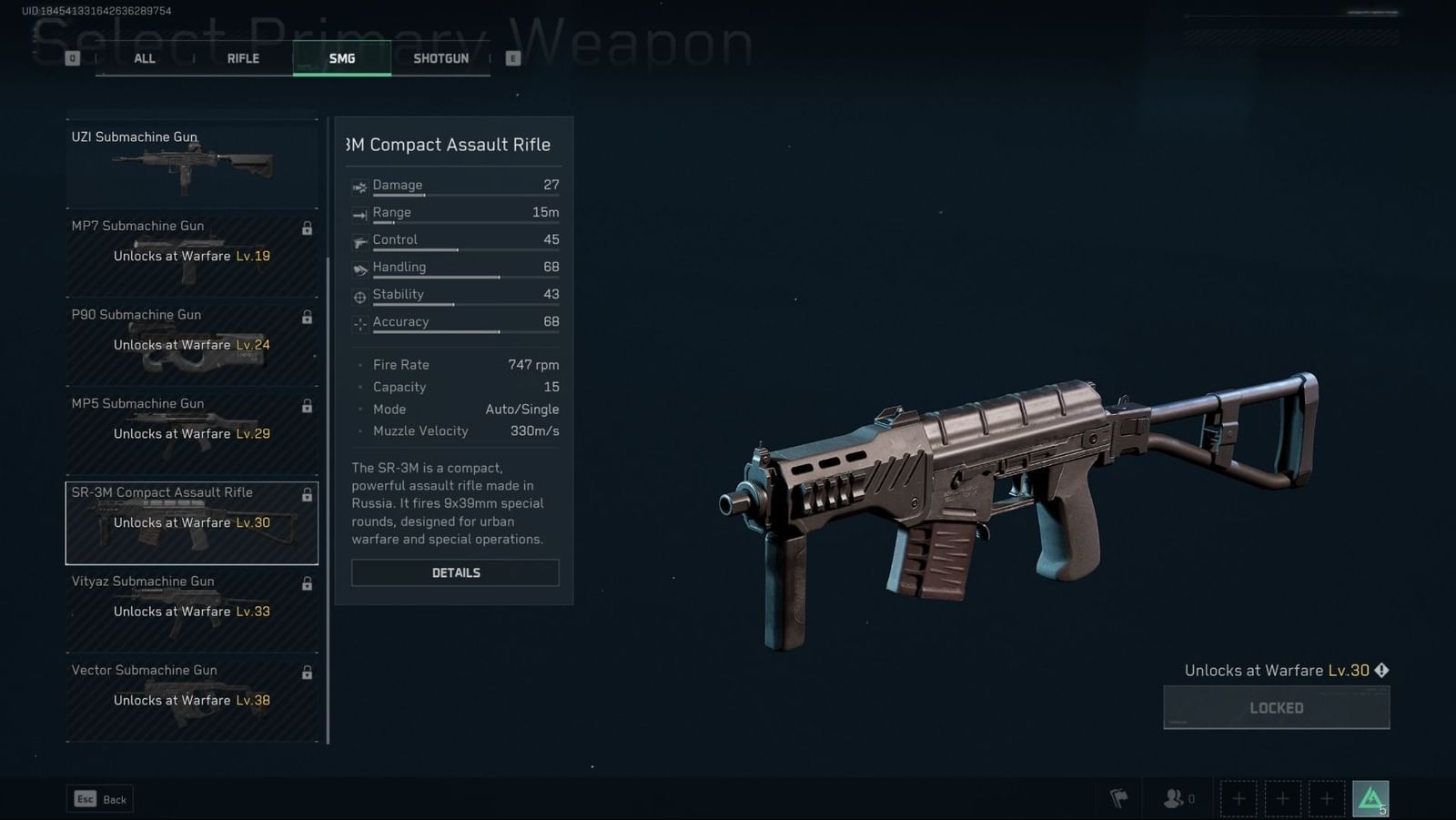
Task: Switch to the RIFLE weapon tab
Action: (242, 57)
